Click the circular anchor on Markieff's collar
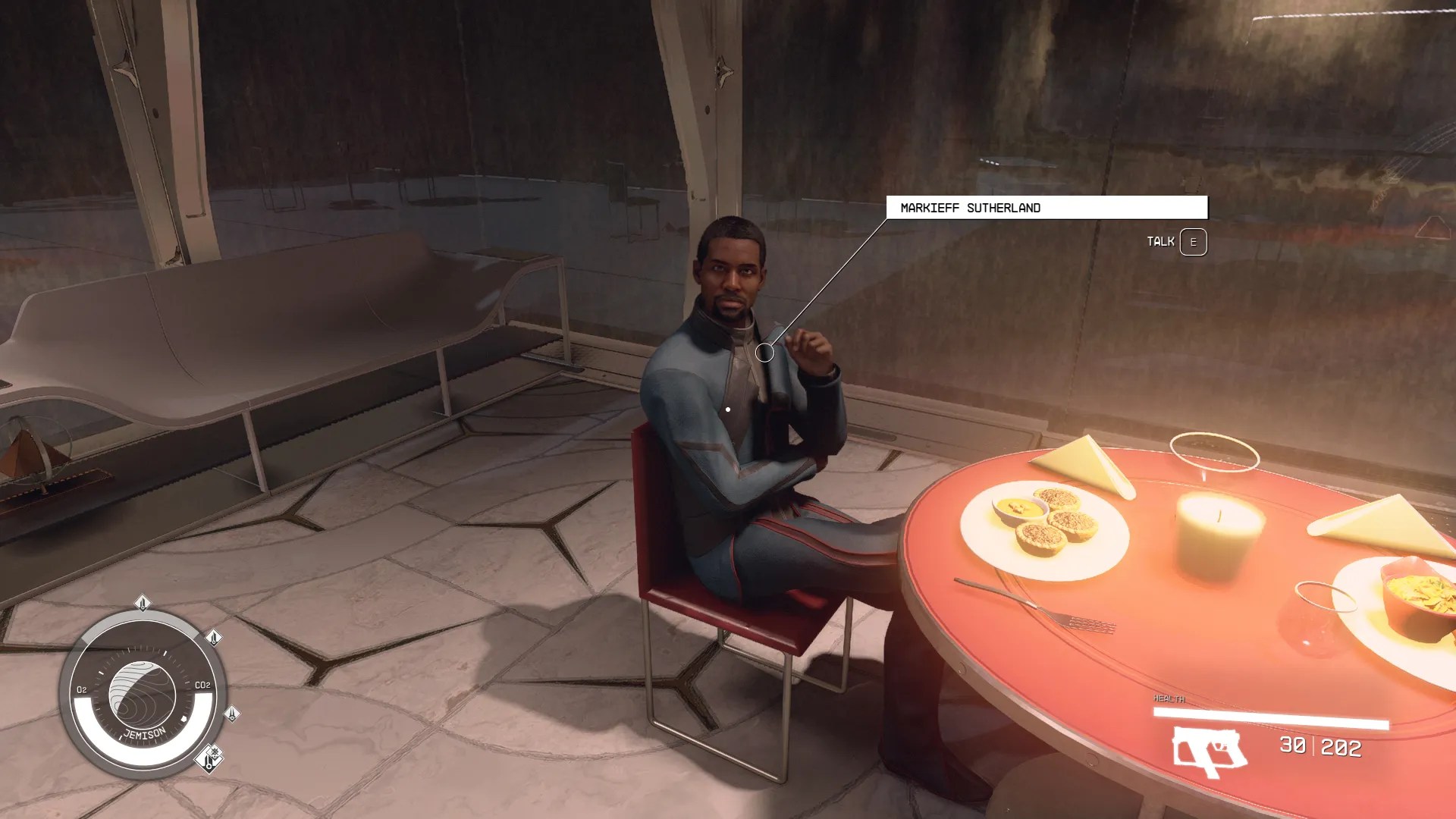Screen dimensions: 1456x819 pyautogui.click(x=765, y=353)
